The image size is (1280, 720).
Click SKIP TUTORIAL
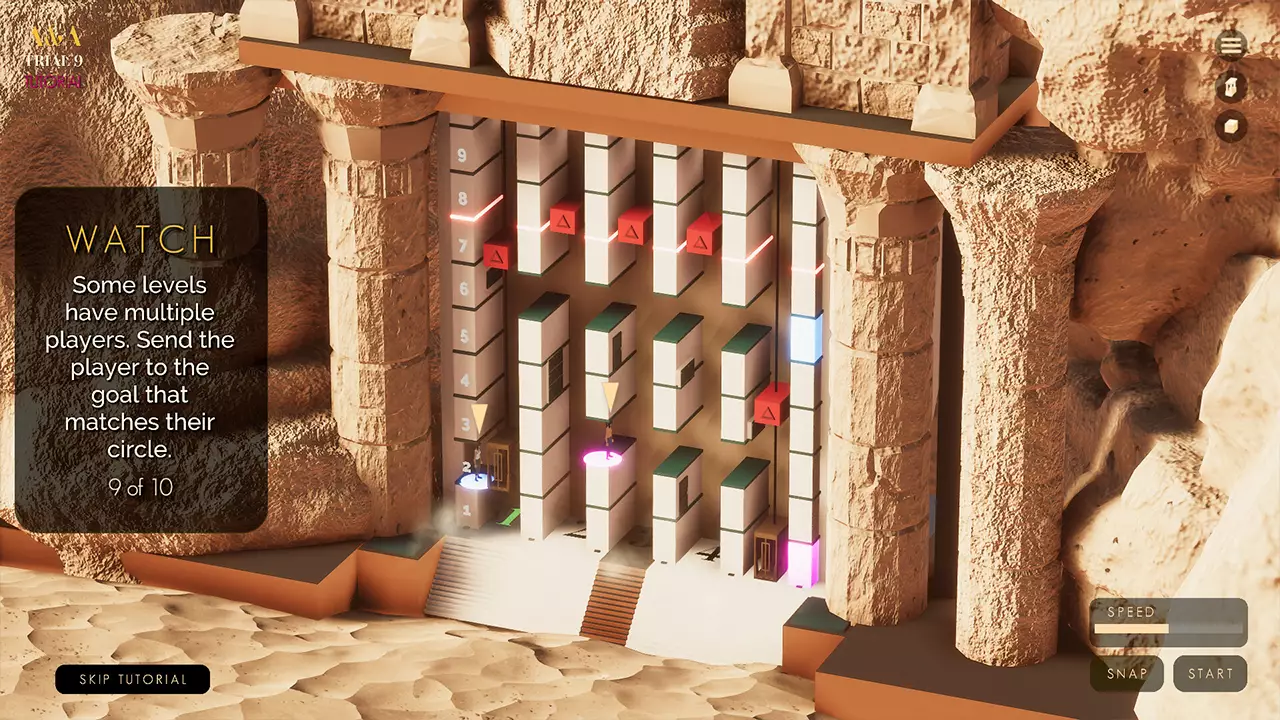click(133, 679)
